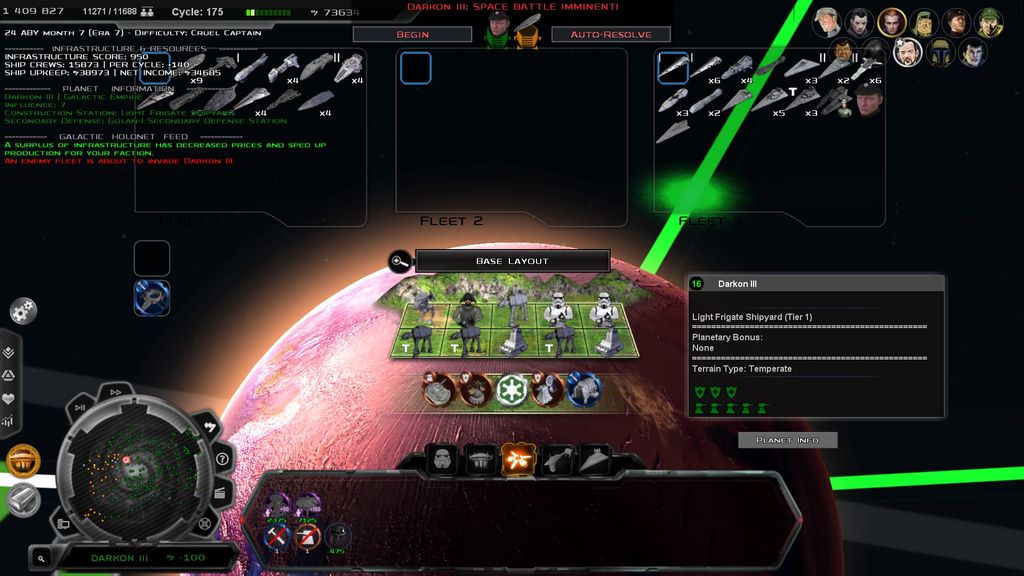Choose the green-capped officer hero portrait
The image size is (1024, 576).
[988, 22]
